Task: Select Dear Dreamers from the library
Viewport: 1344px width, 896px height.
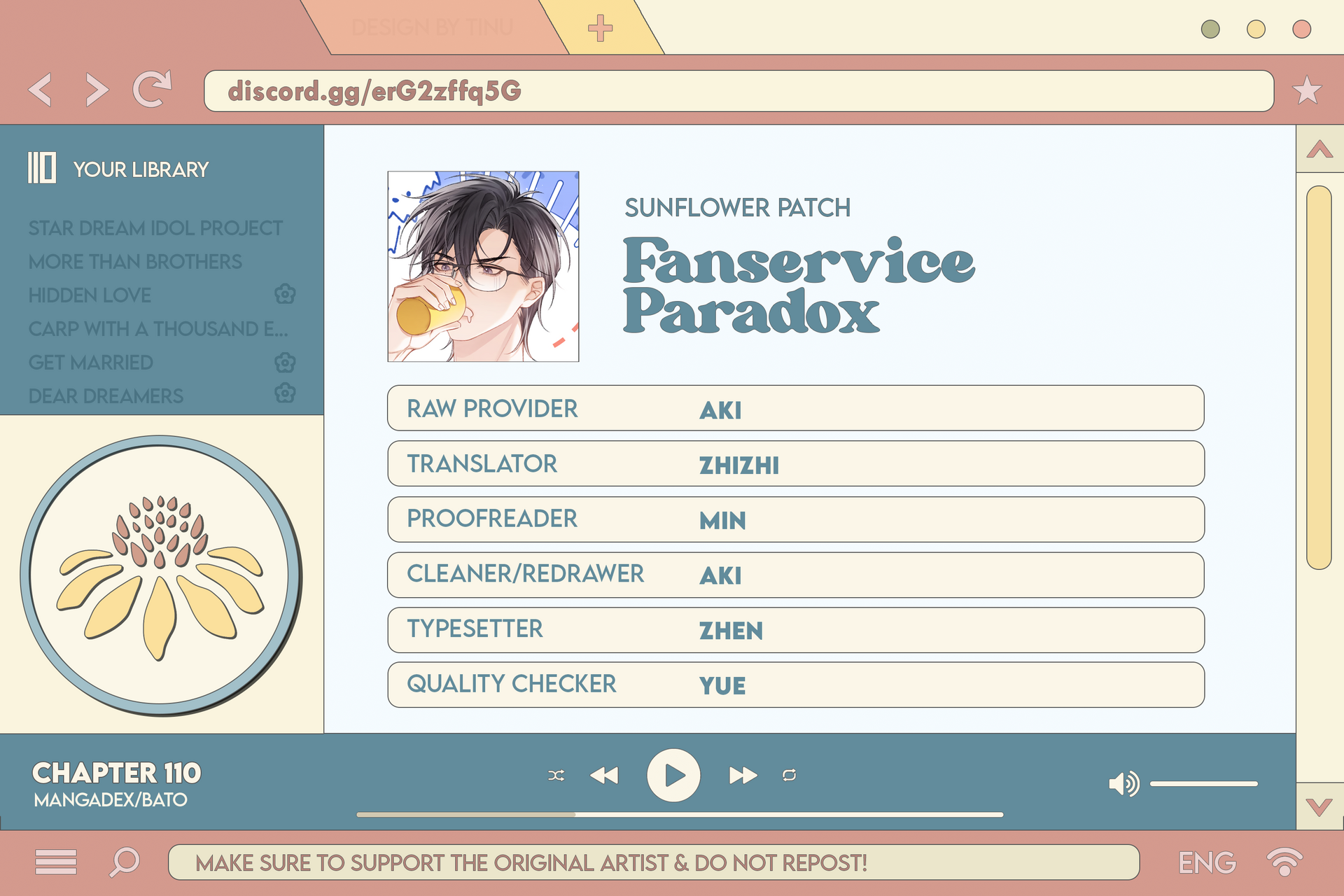Action: (106, 396)
